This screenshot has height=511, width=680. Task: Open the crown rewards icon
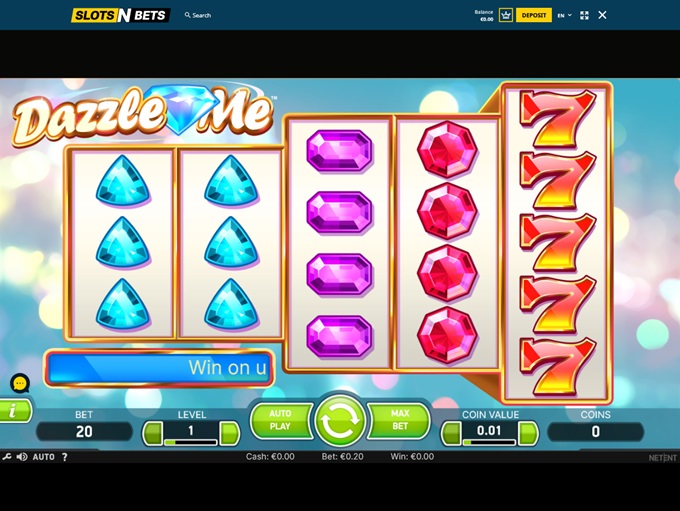coord(506,15)
